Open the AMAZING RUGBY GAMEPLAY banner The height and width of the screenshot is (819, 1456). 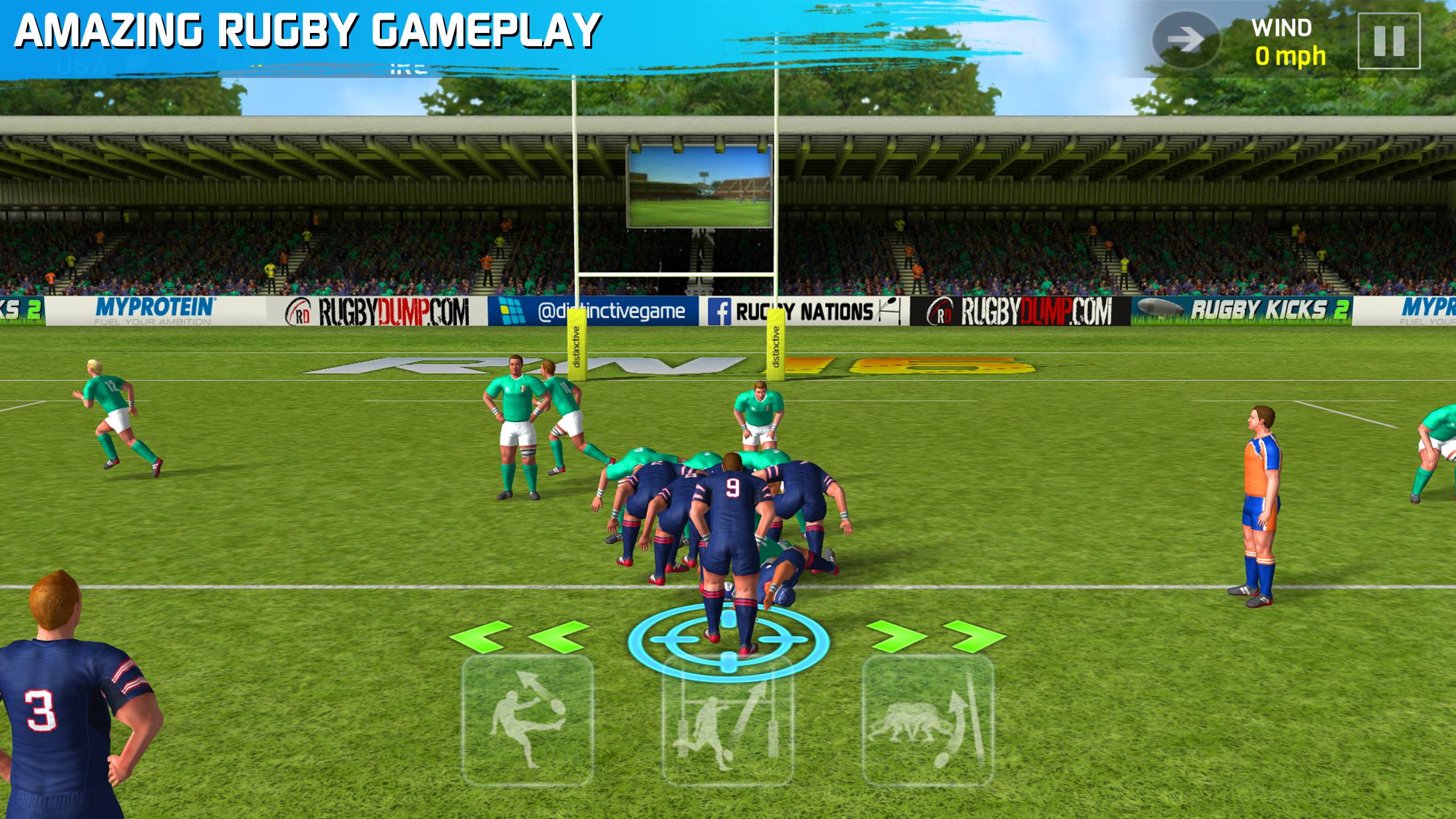click(303, 30)
